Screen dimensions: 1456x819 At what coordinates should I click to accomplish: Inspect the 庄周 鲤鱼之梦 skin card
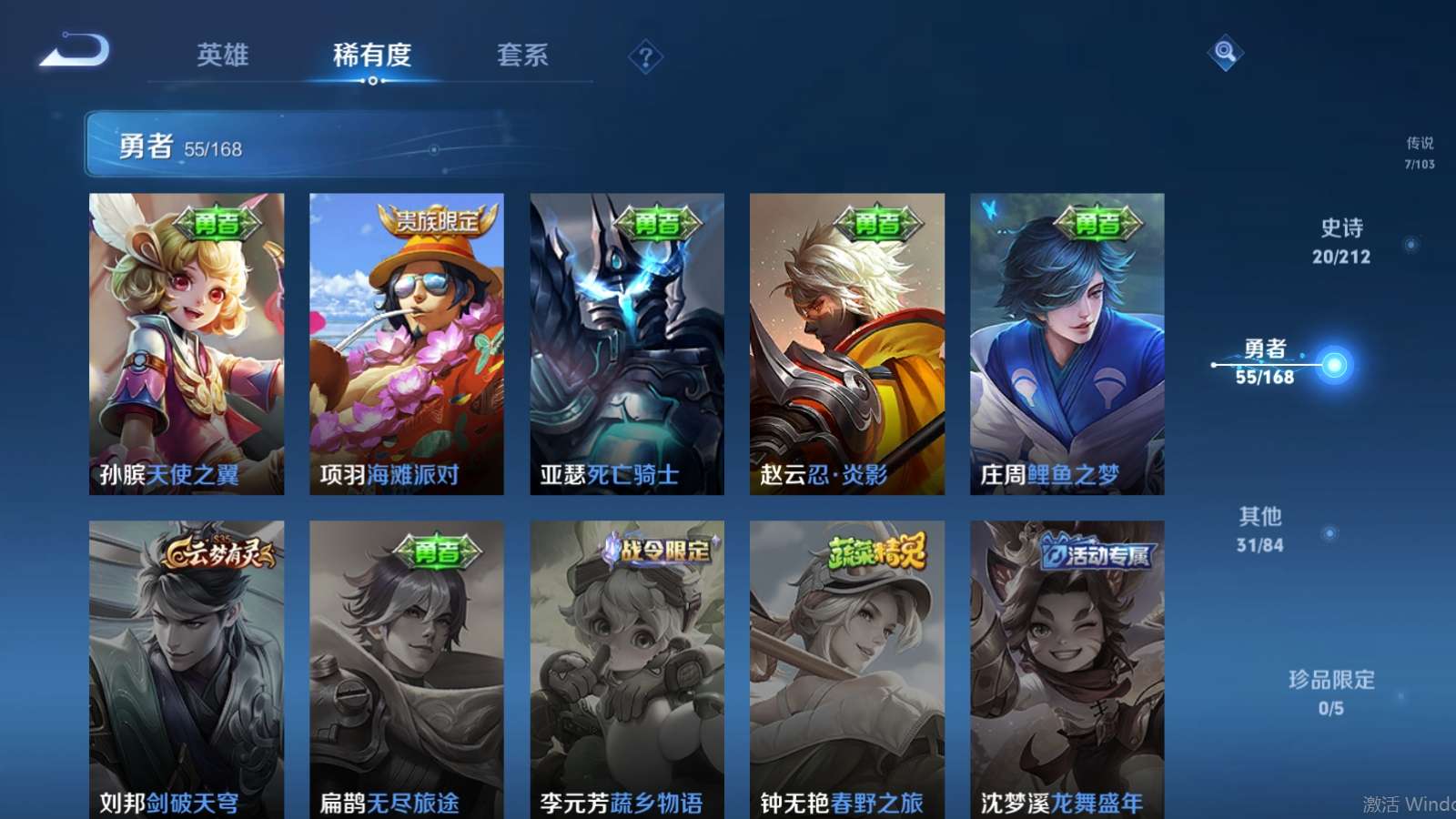click(1067, 344)
